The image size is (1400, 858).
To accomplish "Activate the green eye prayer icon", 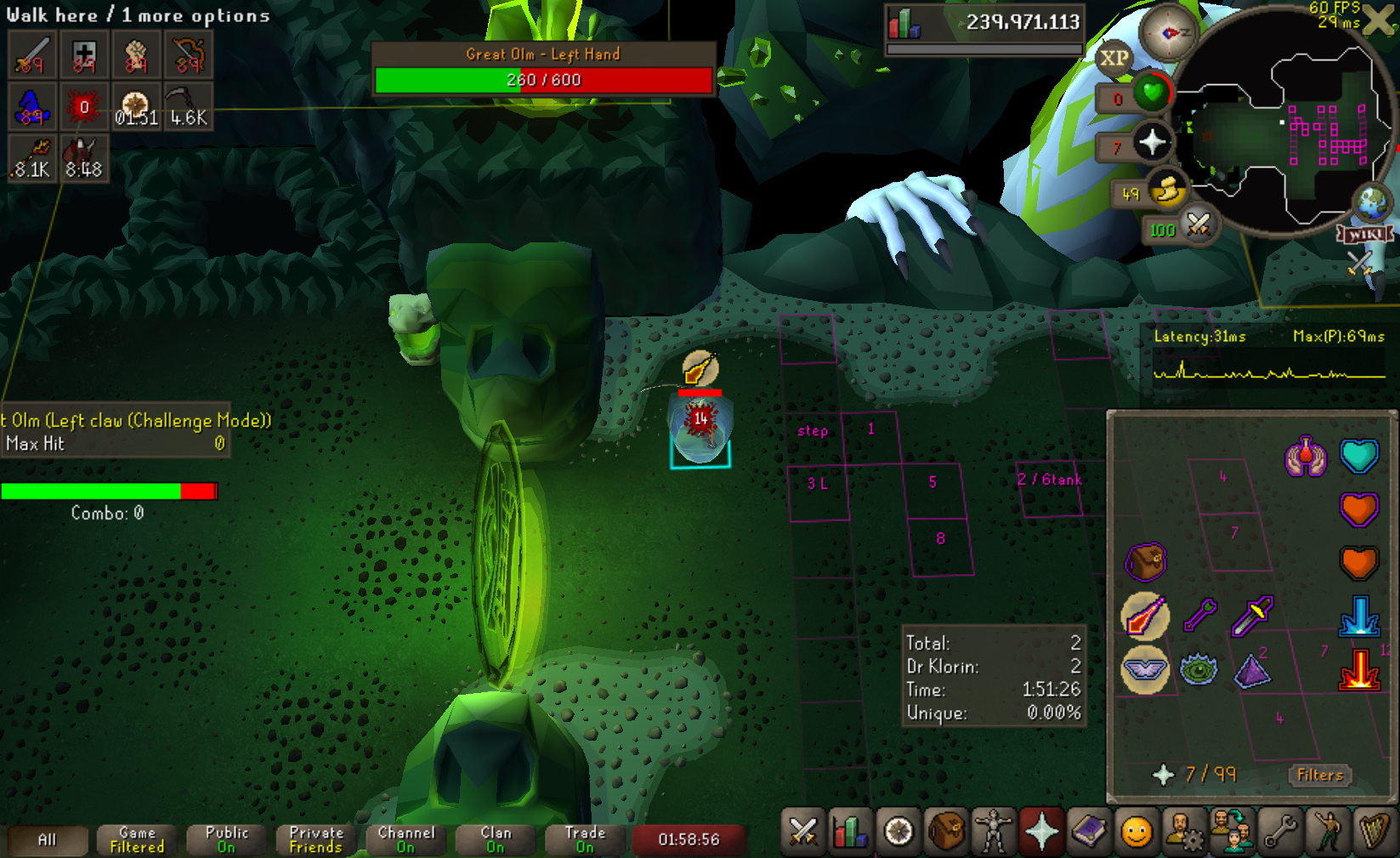I will (1199, 670).
